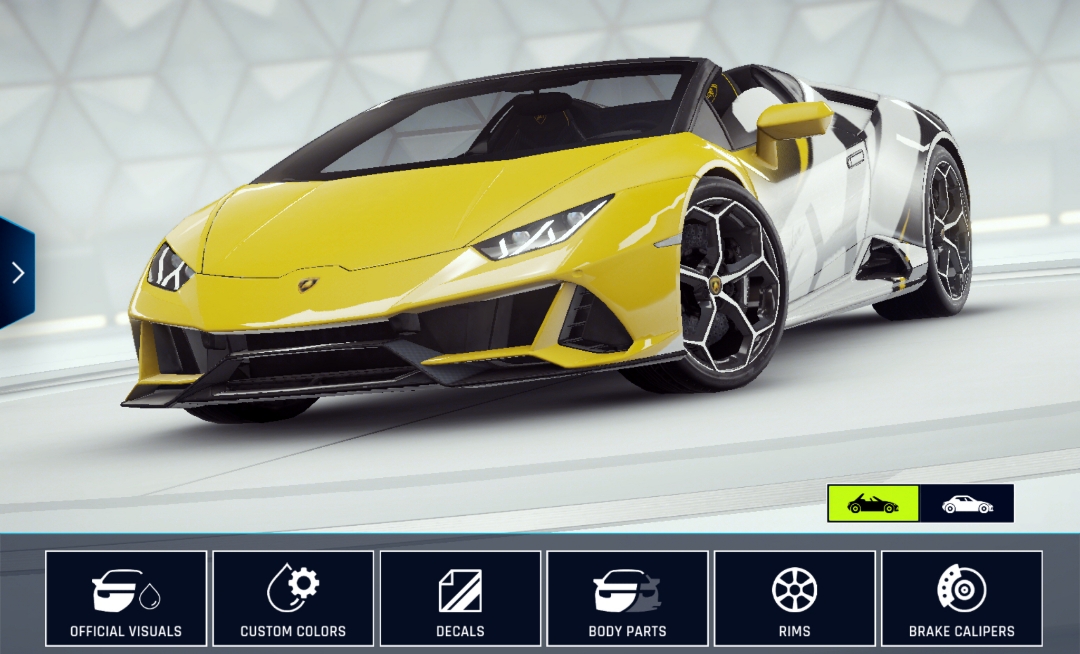Screen dimensions: 1080x654
Task: Open the Rims selection
Action: 794,598
